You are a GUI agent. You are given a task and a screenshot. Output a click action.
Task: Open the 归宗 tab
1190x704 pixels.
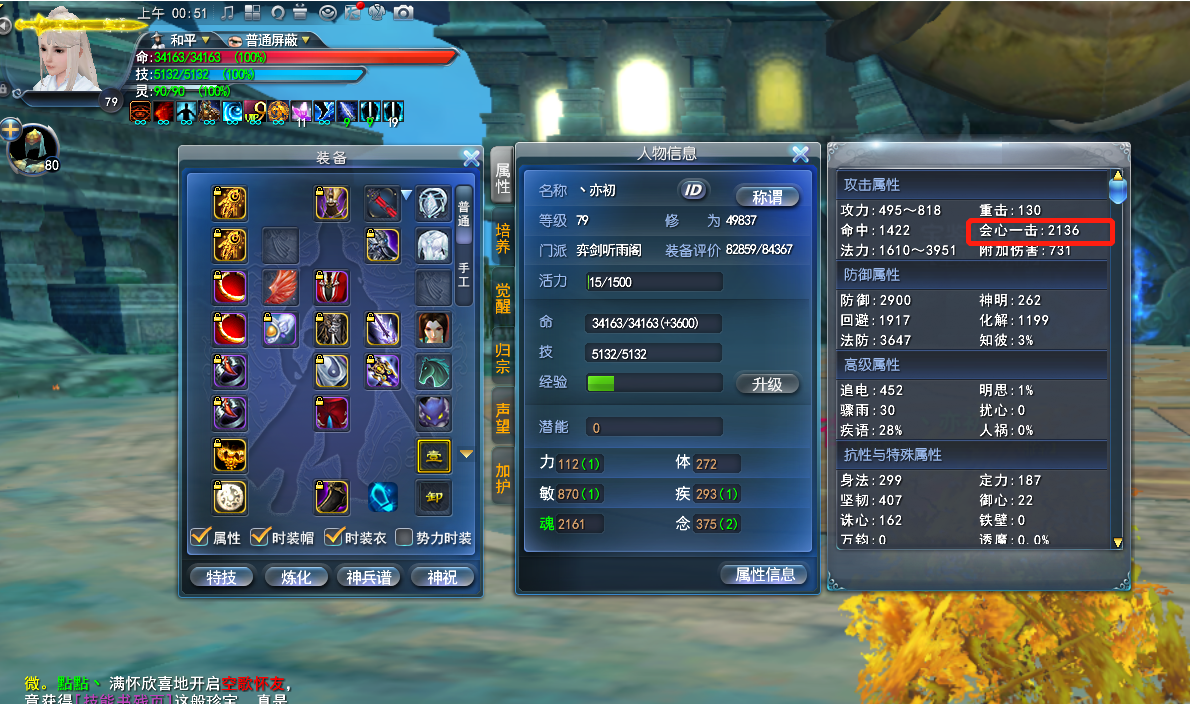pyautogui.click(x=502, y=357)
